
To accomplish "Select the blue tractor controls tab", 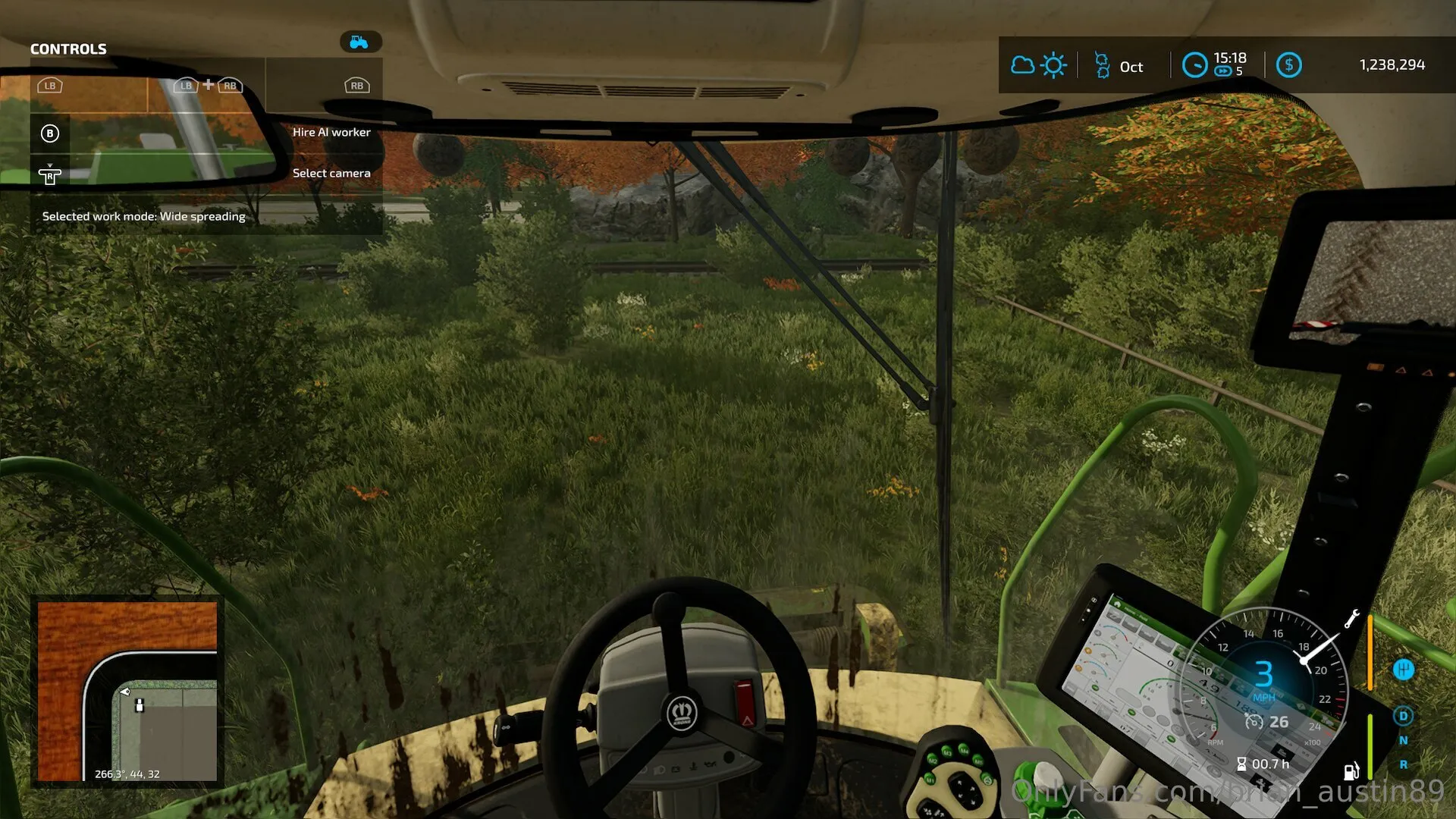I will [360, 42].
